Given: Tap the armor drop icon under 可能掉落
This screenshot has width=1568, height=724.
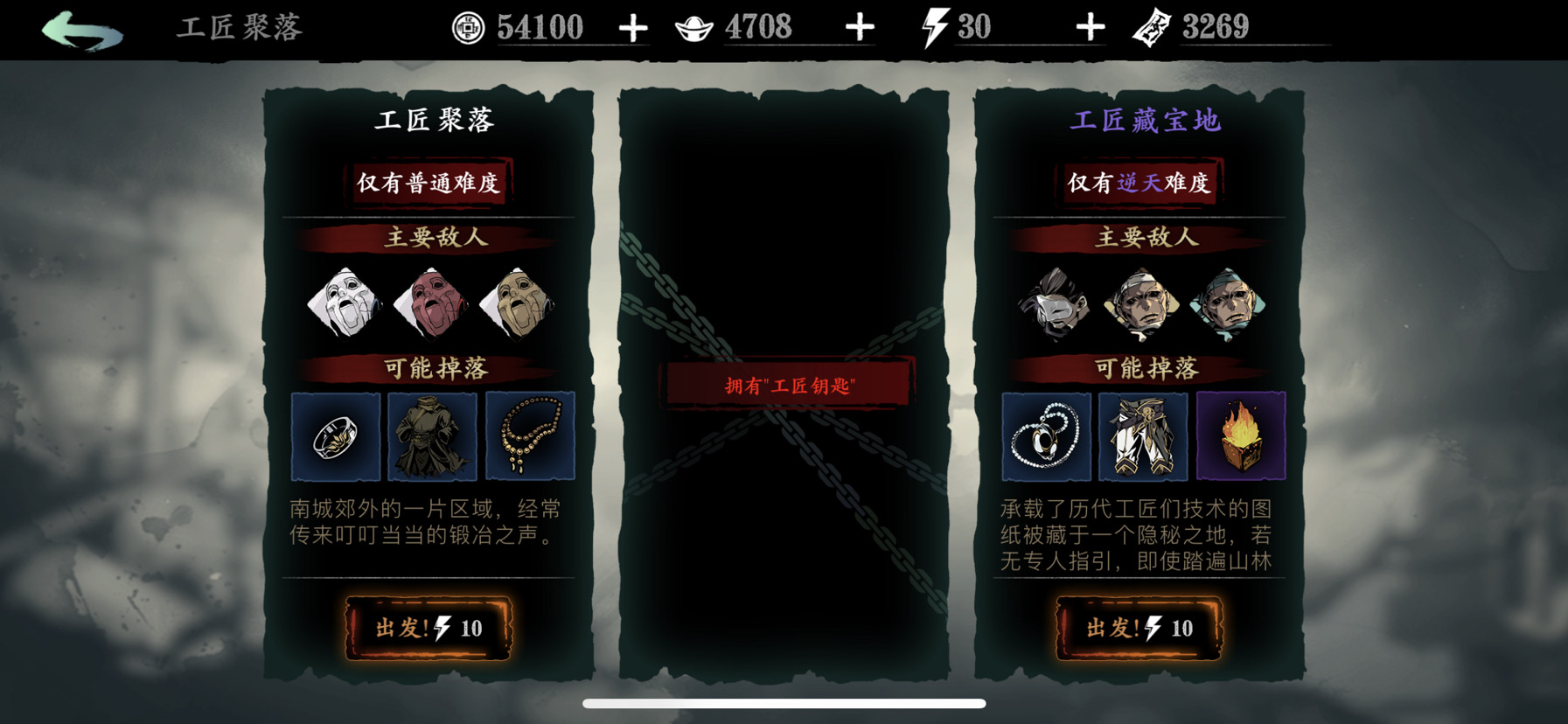Looking at the screenshot, I should click(435, 435).
